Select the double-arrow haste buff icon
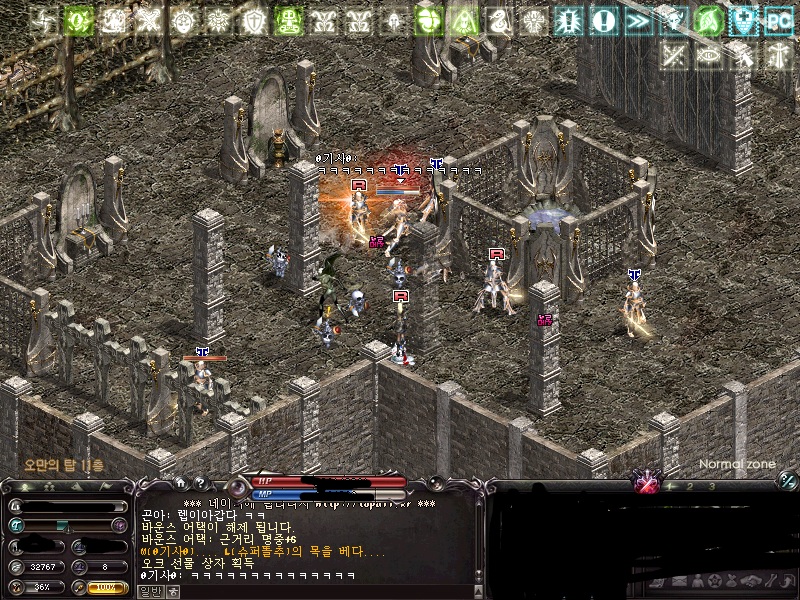This screenshot has width=800, height=600. tap(638, 20)
